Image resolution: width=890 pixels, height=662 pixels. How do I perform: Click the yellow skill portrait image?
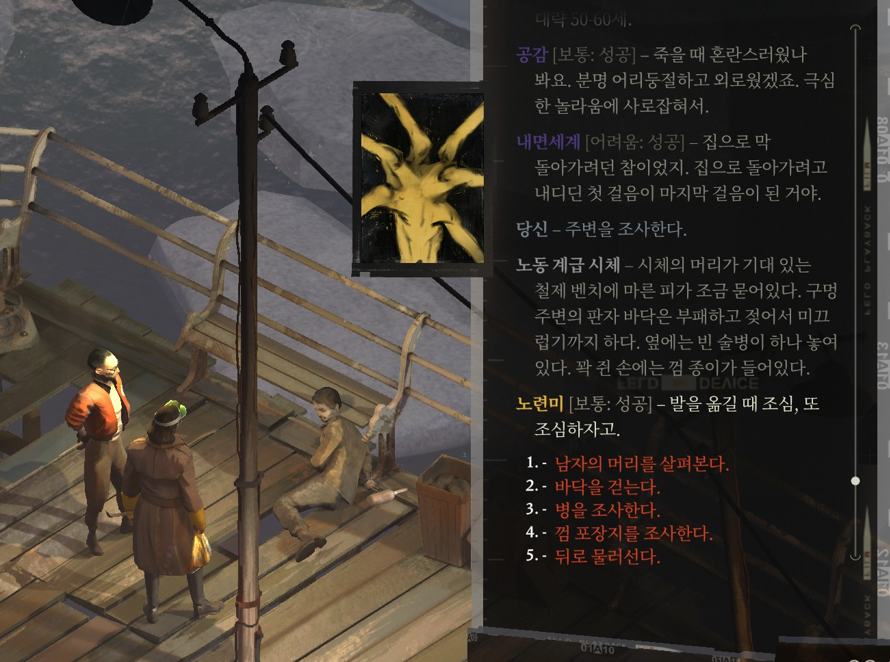420,178
